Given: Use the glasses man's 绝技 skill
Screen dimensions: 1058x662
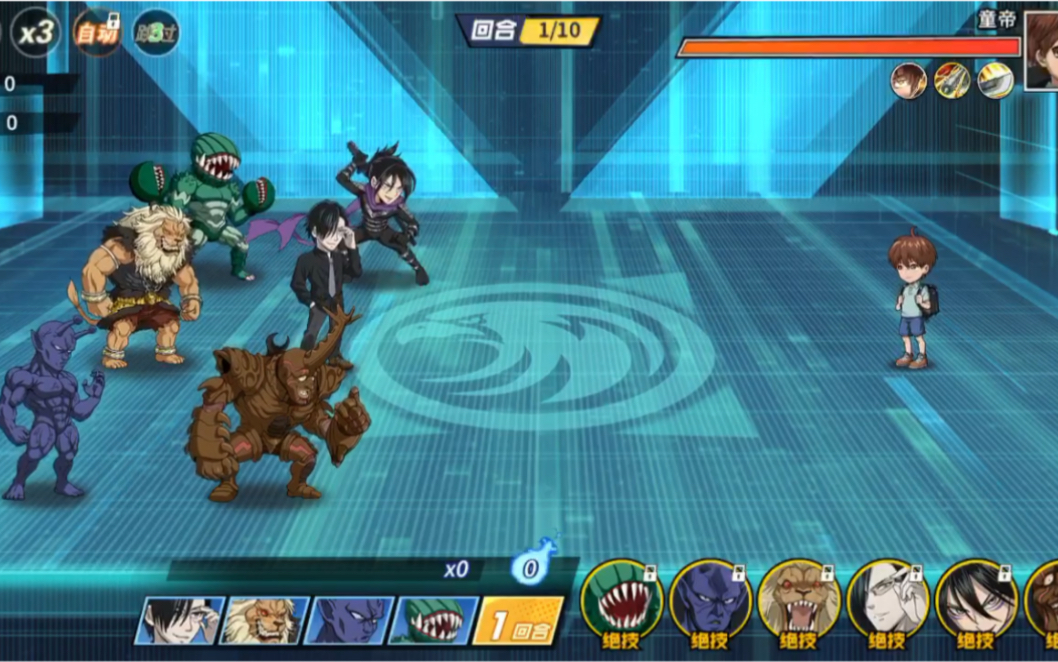Looking at the screenshot, I should (x=887, y=604).
